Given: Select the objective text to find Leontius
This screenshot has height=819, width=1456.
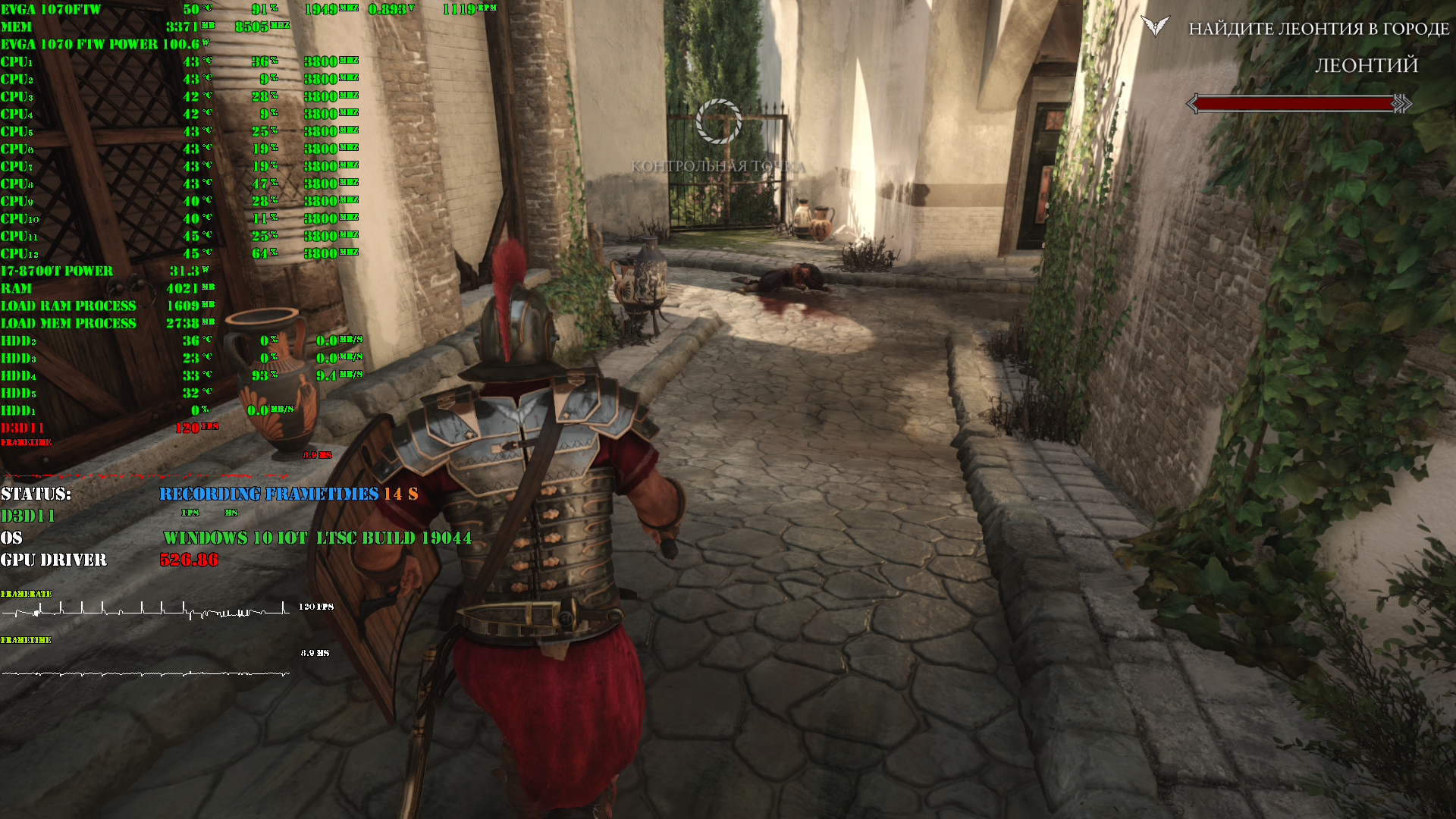Looking at the screenshot, I should 1318,29.
